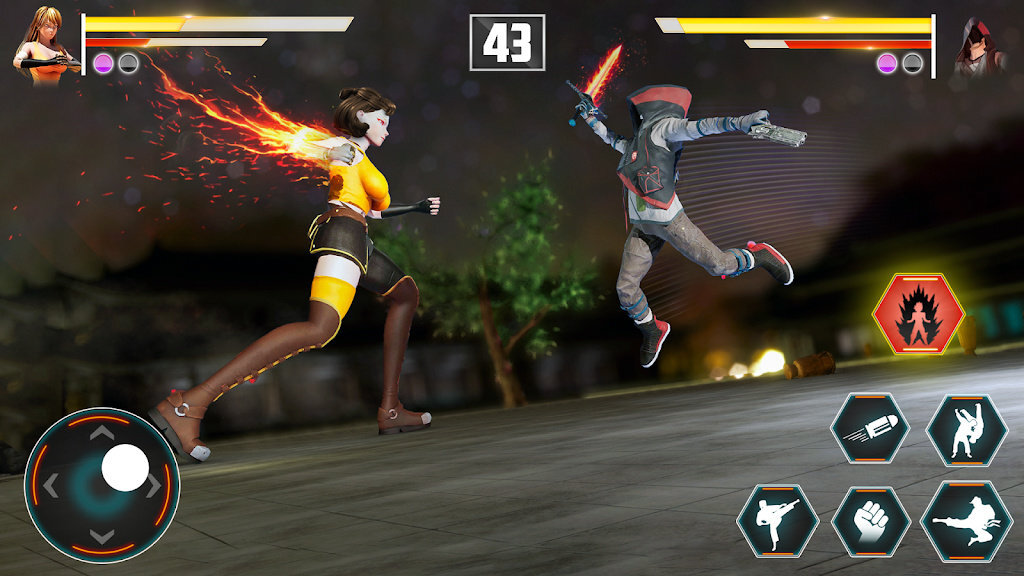1024x576 pixels.
Task: Fire the bullet projectile attack
Action: (870, 427)
